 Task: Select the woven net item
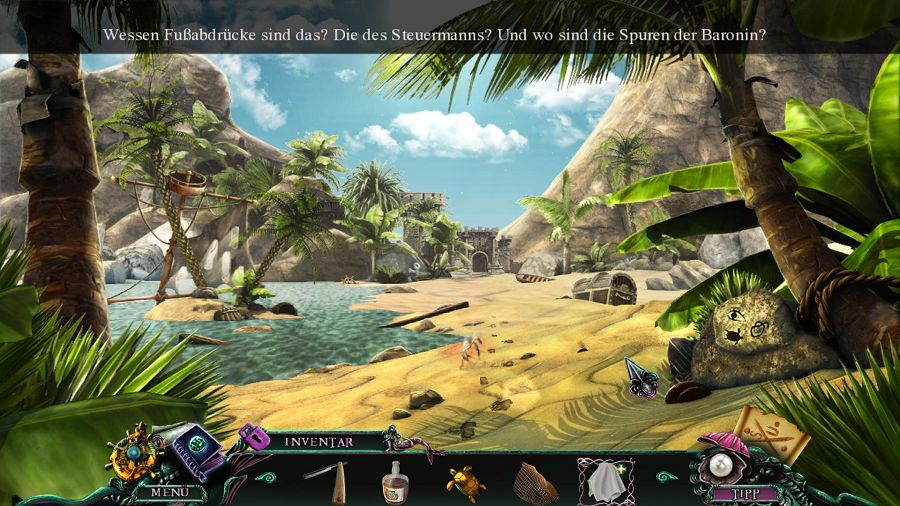tap(535, 482)
